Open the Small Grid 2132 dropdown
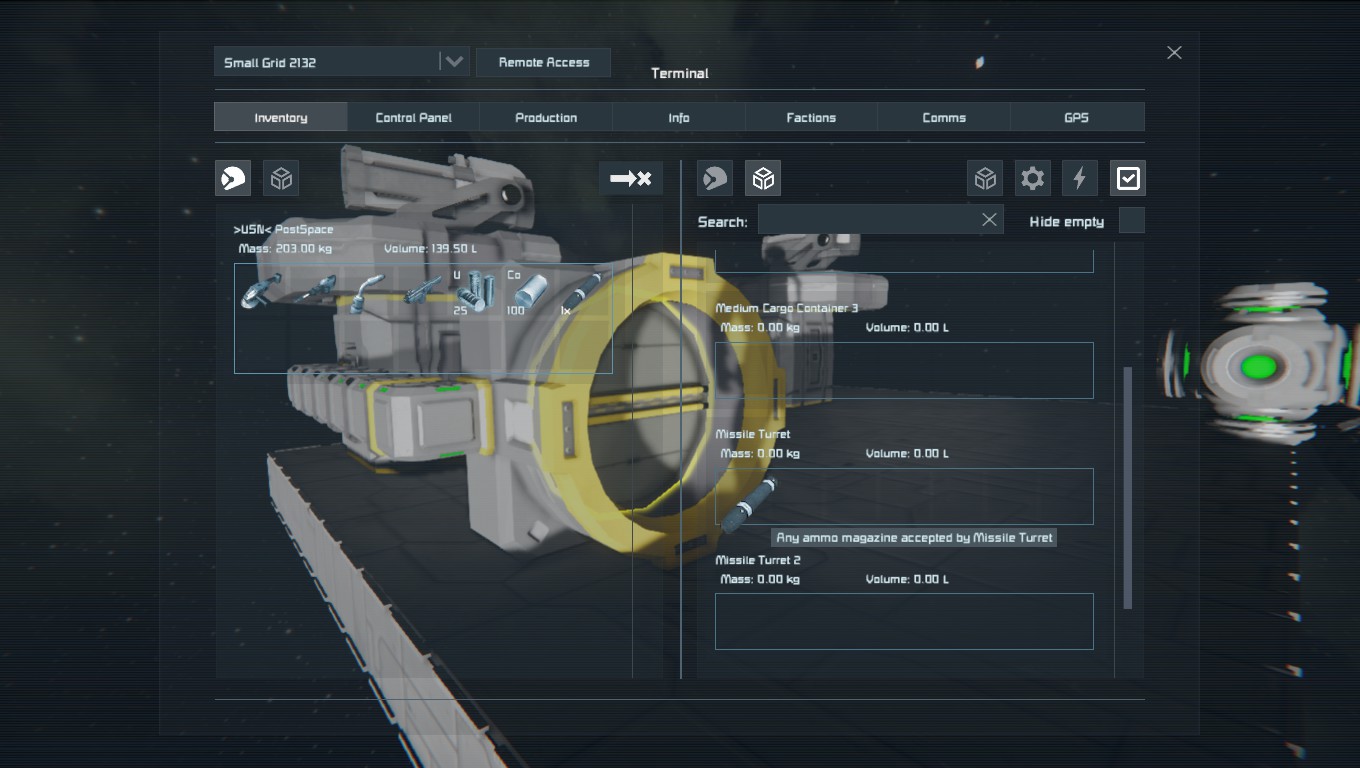 coord(453,62)
